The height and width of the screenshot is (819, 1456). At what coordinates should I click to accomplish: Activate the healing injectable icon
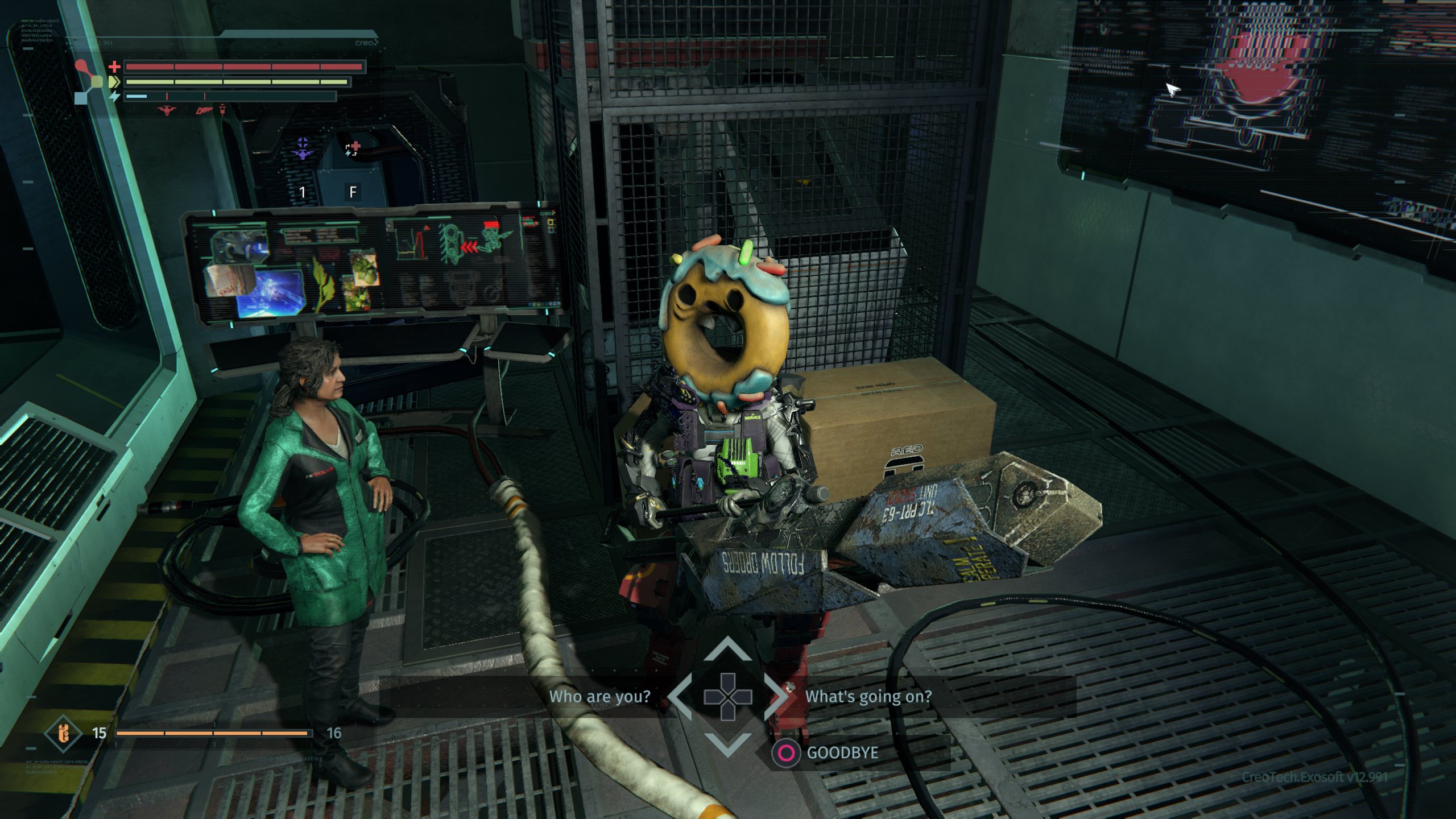(x=353, y=149)
